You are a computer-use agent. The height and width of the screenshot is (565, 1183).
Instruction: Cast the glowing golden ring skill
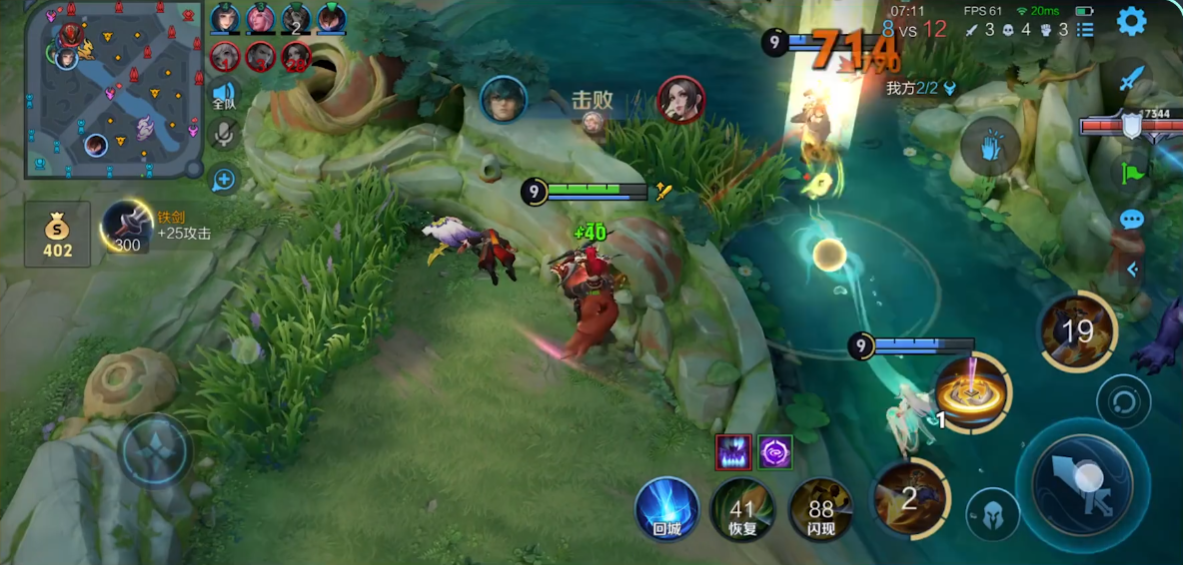[x=969, y=392]
